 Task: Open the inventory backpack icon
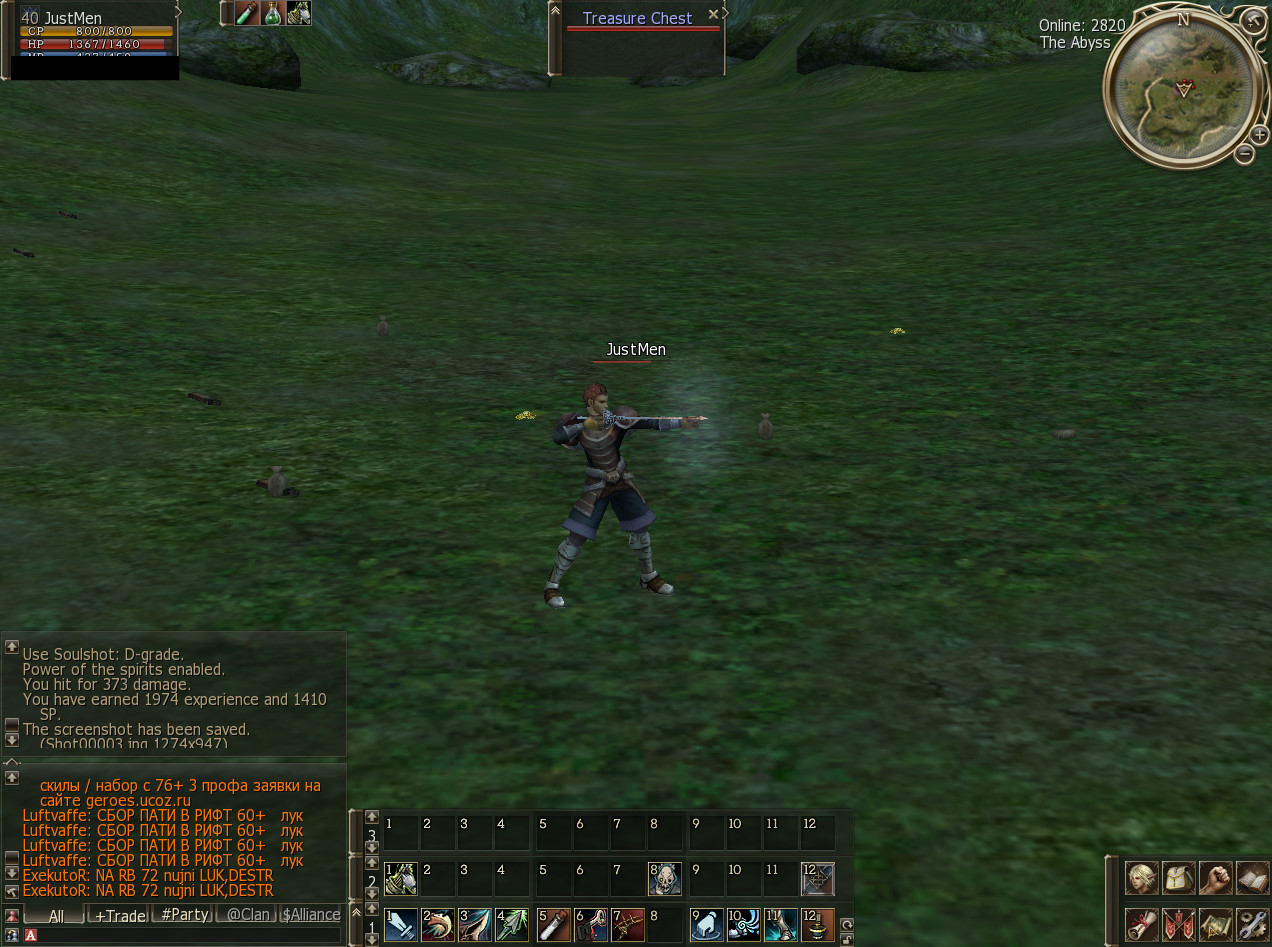(1179, 878)
